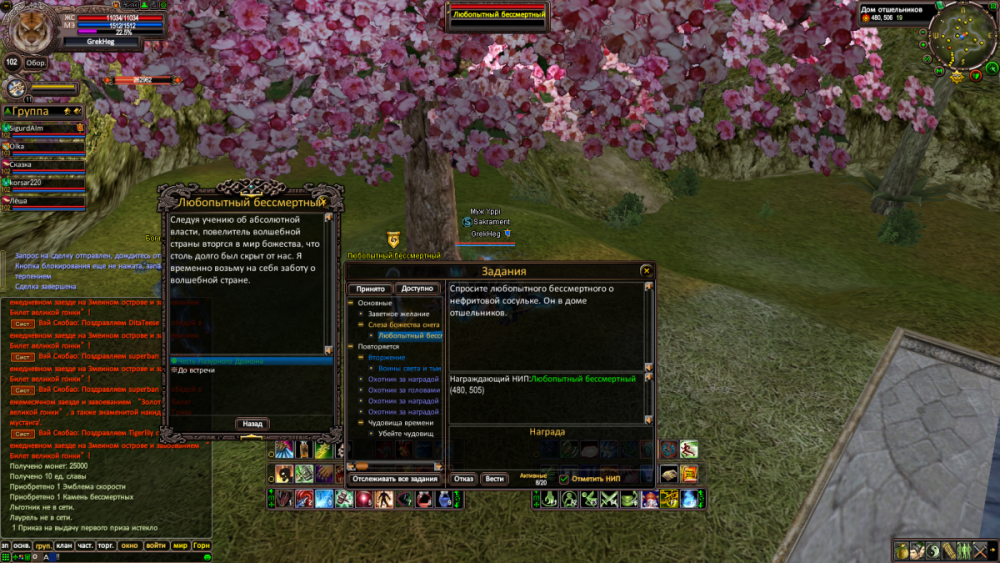This screenshot has height=563, width=1000.
Task: Select the мир chat channel tab
Action: coord(180,546)
